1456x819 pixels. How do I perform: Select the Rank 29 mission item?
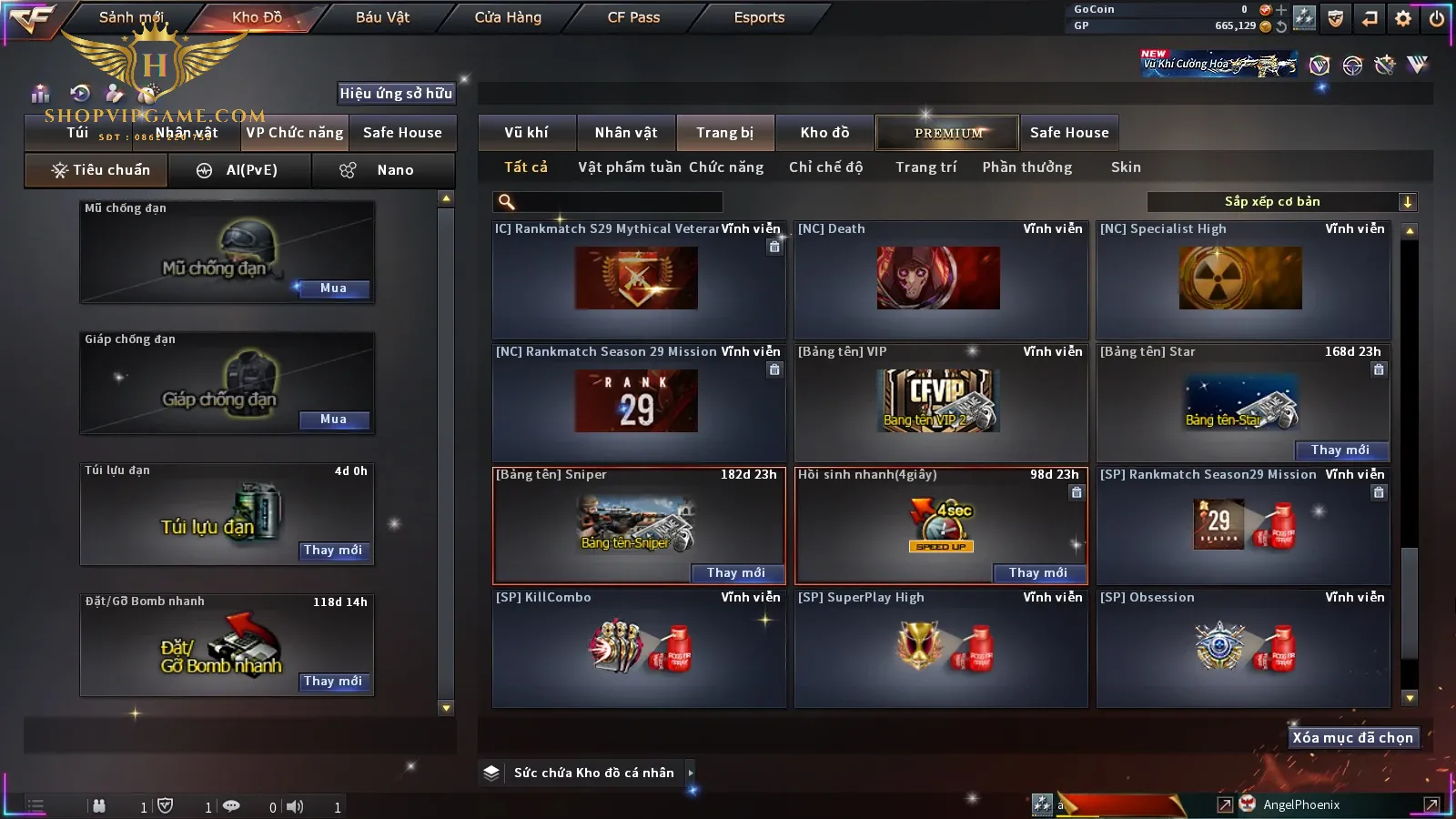(x=636, y=400)
